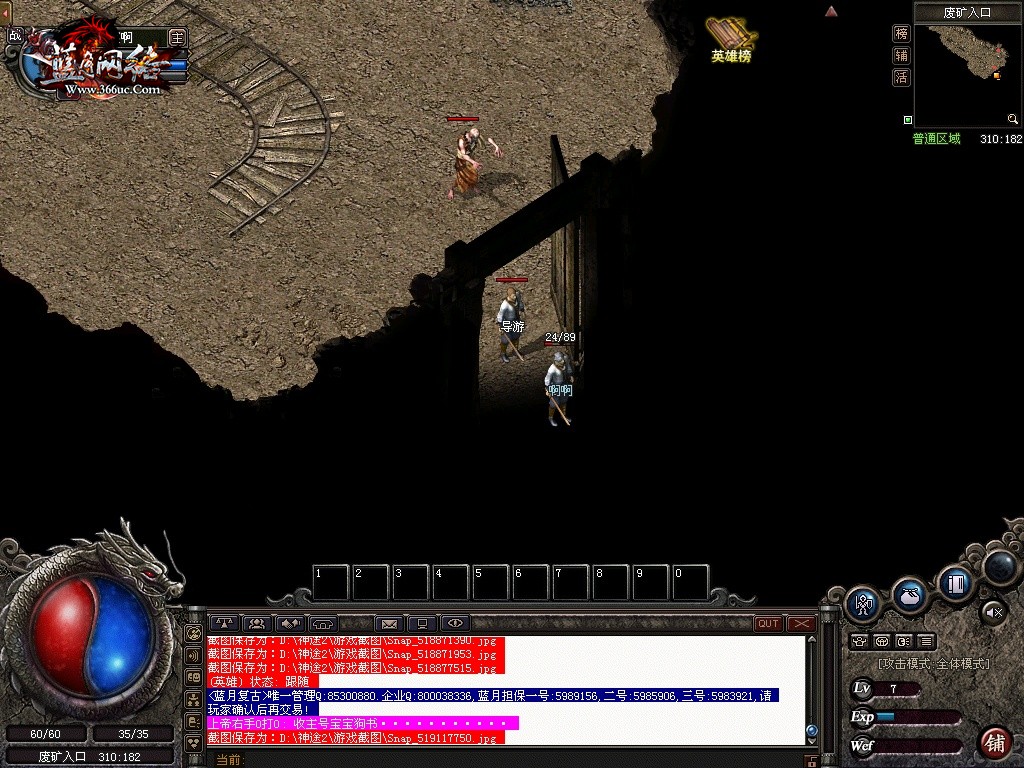This screenshot has height=768, width=1024.
Task: Open the character equipment panel icon
Action: point(862,604)
